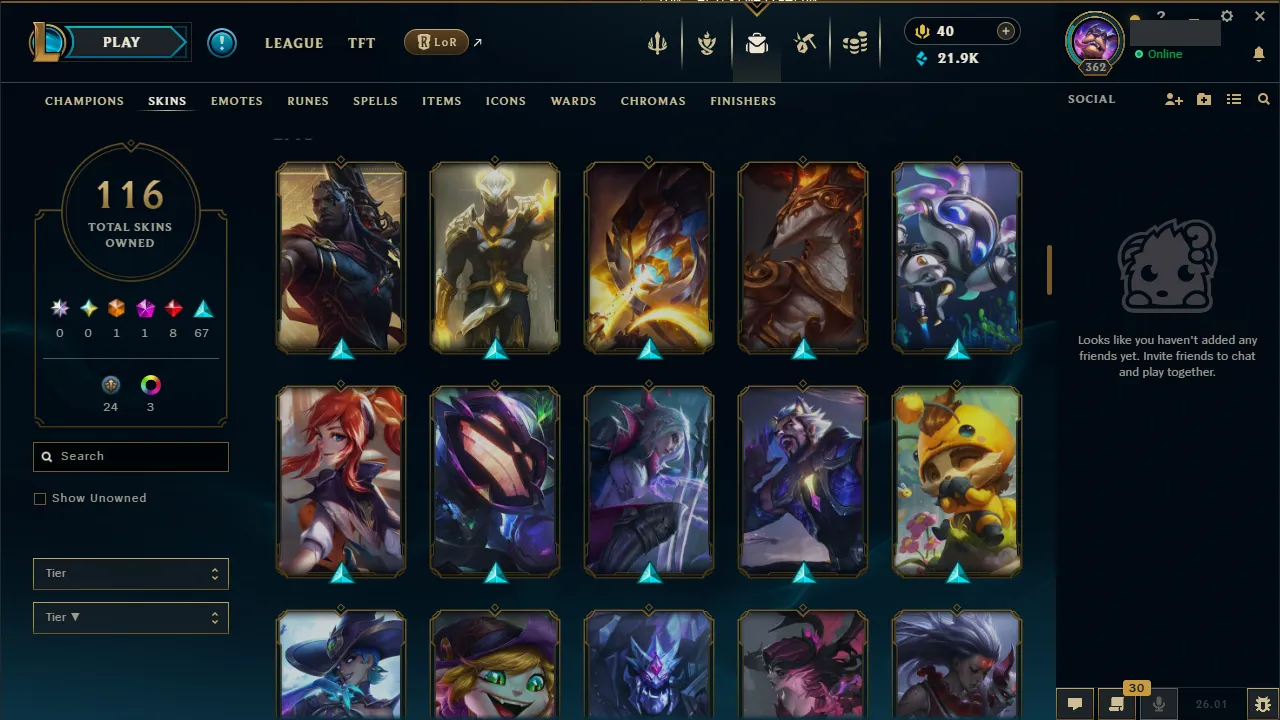Open the store via the coins icon
The image size is (1280, 720).
coord(855,42)
